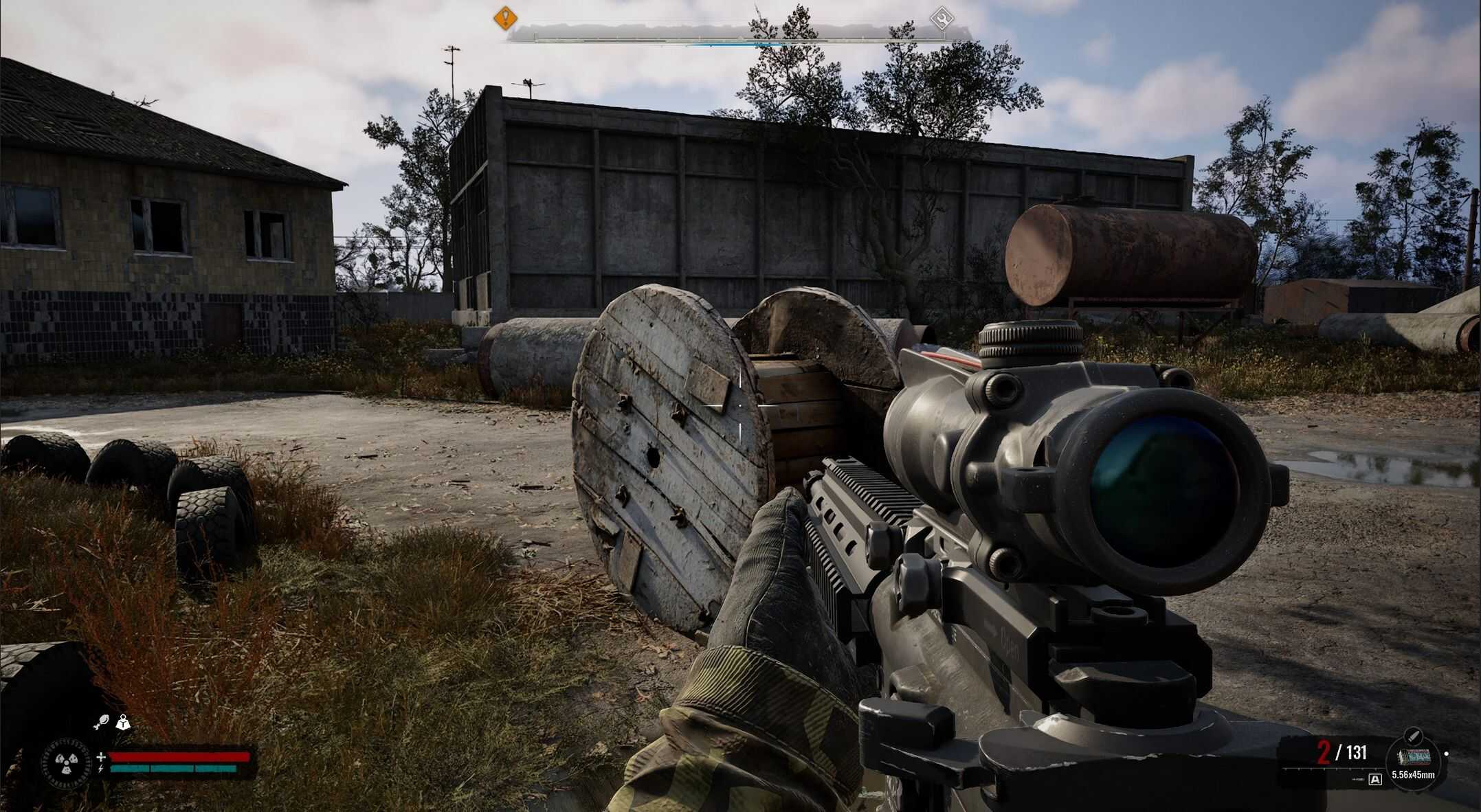Select the kettlebell carry-weight icon
This screenshot has height=812, width=1481.
point(124,723)
